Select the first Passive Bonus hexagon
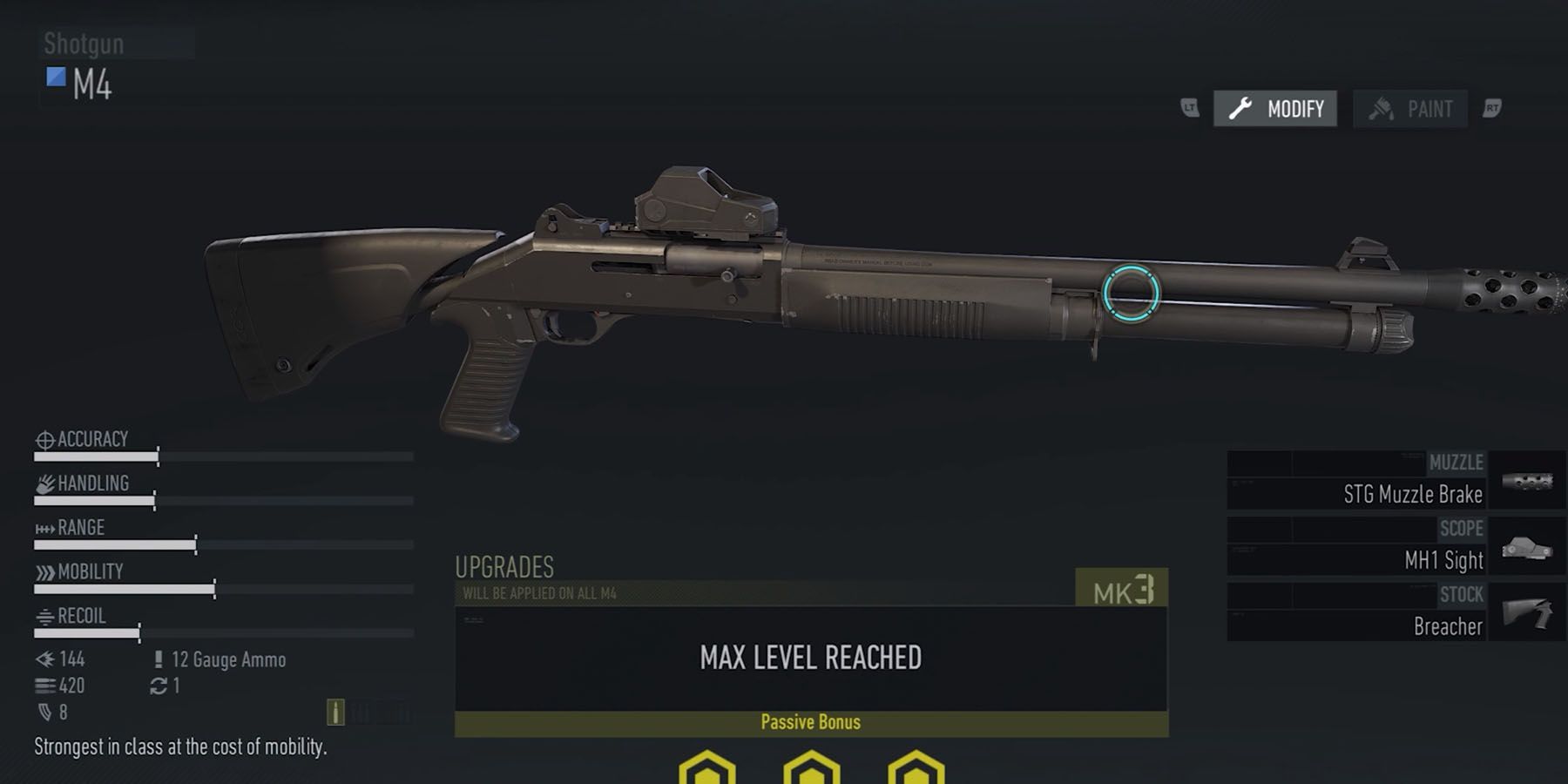This screenshot has height=784, width=1568. [x=707, y=771]
